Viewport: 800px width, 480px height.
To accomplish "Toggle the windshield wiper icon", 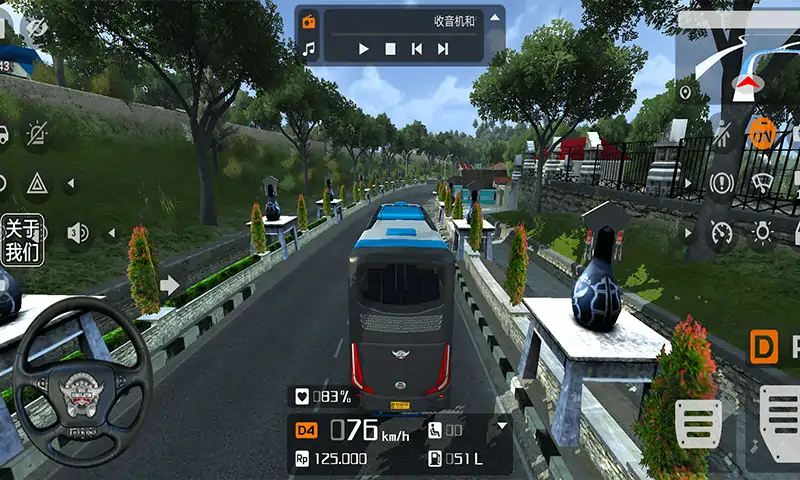I will 763,183.
